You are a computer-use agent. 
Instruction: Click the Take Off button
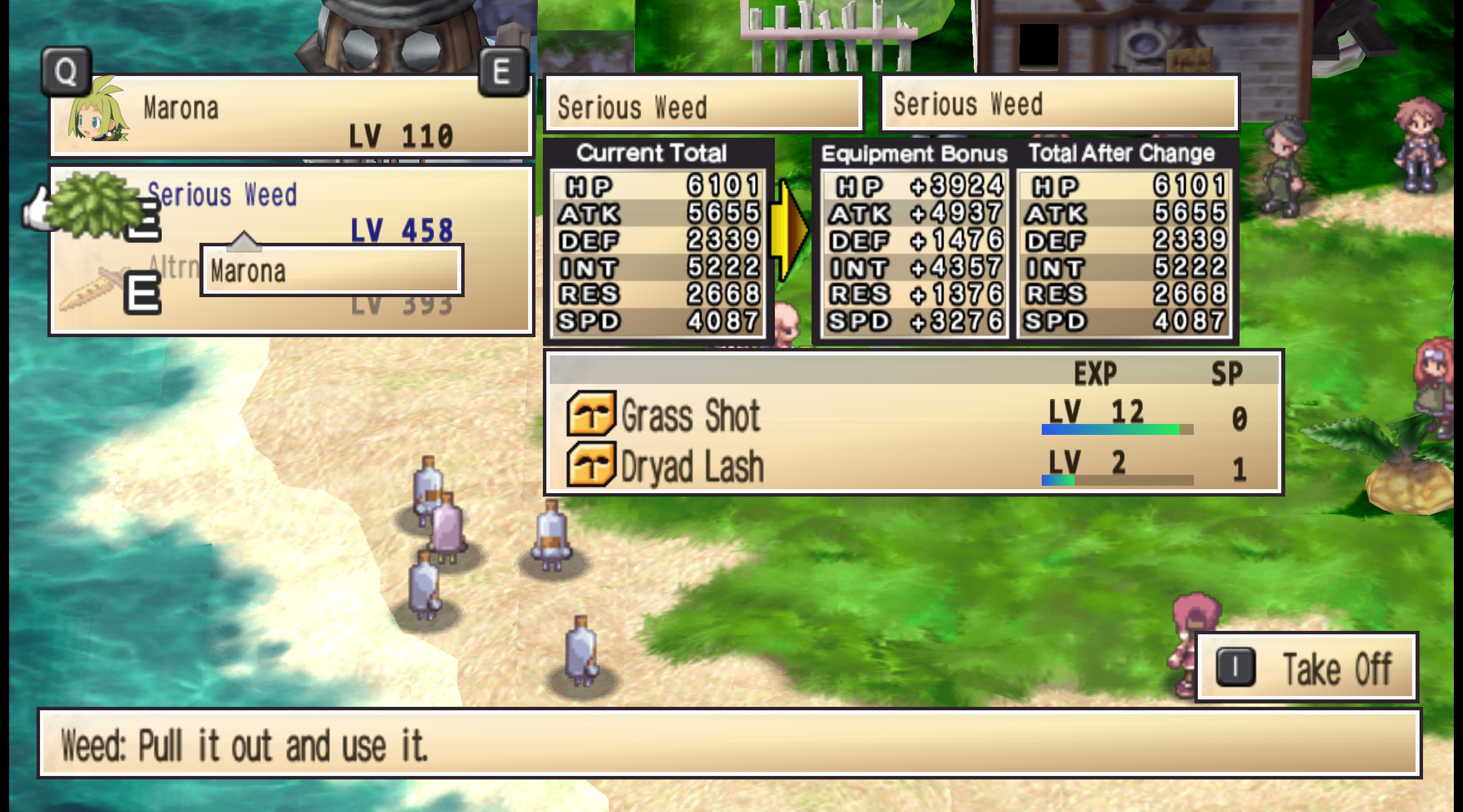pyautogui.click(x=1306, y=668)
